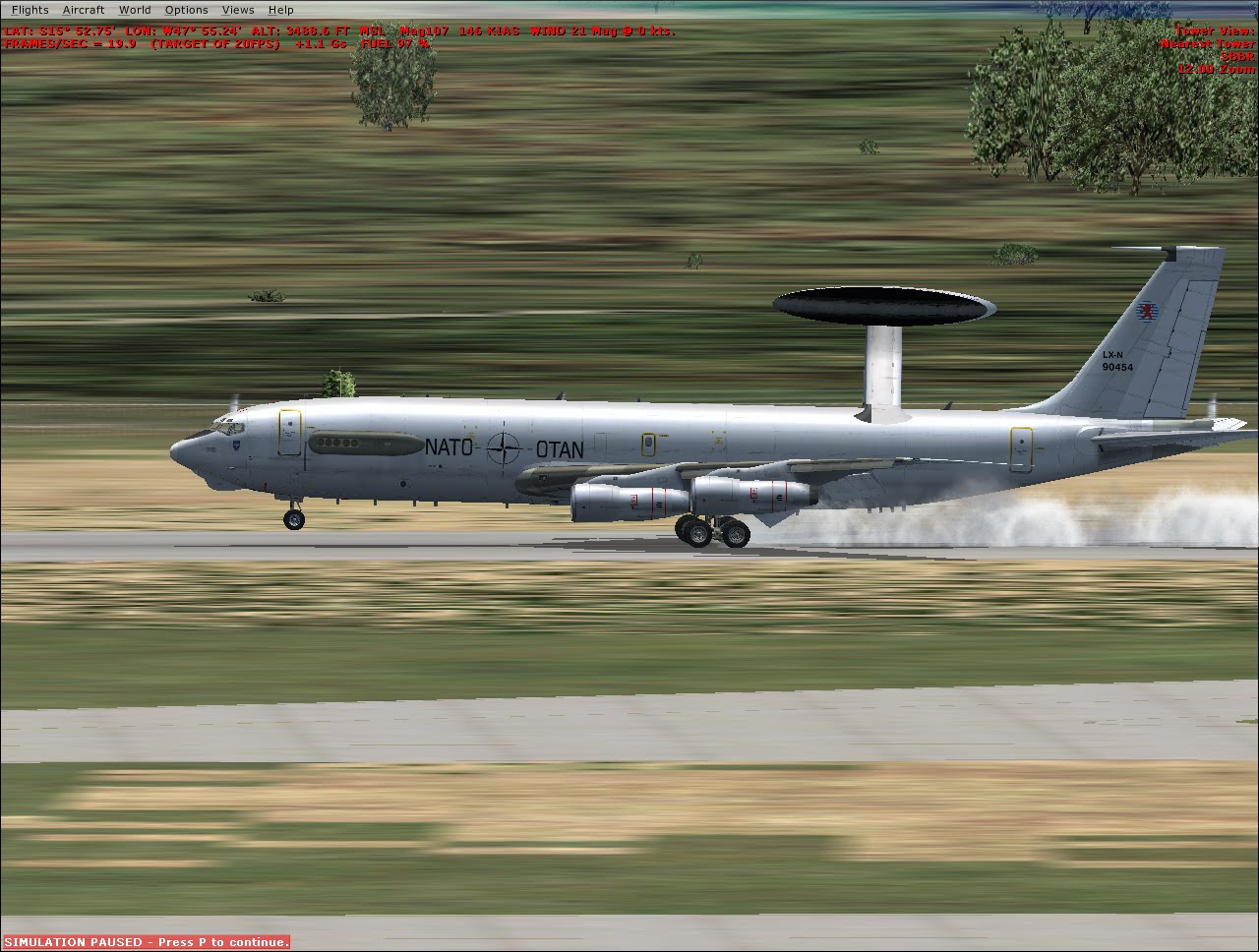This screenshot has height=952, width=1259.
Task: Open the Aircraft menu
Action: point(84,9)
